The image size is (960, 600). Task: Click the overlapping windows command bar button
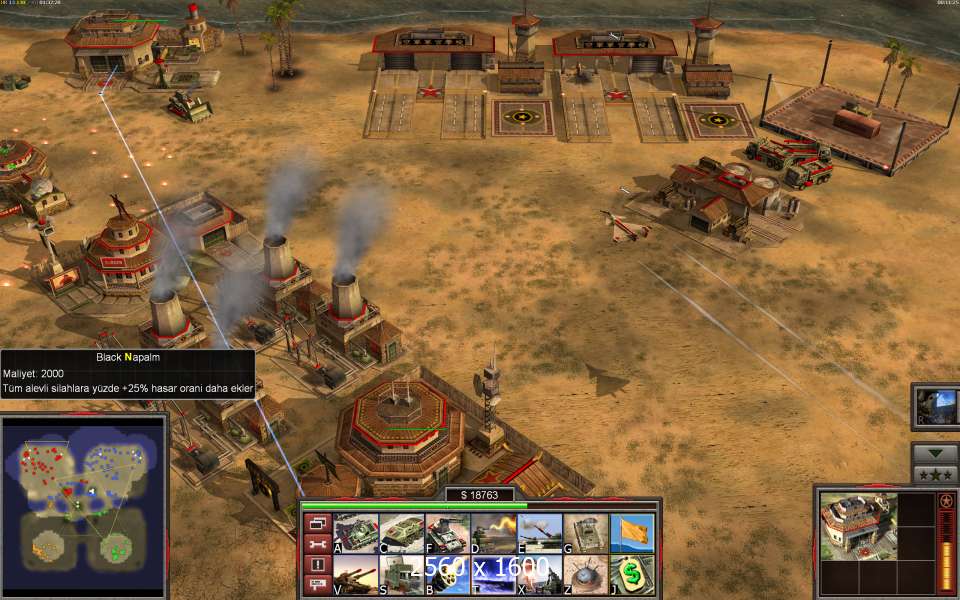click(x=317, y=523)
